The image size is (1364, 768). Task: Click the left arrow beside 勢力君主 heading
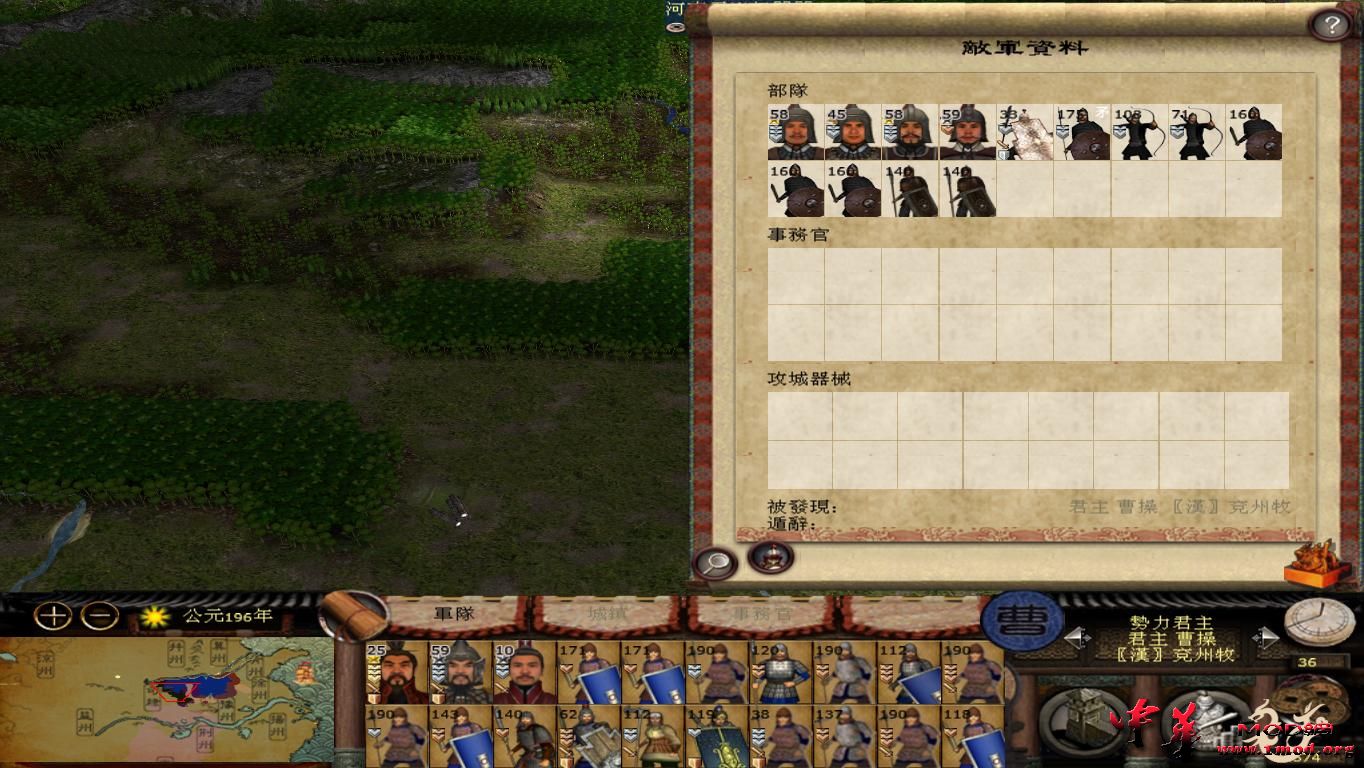[x=1079, y=636]
